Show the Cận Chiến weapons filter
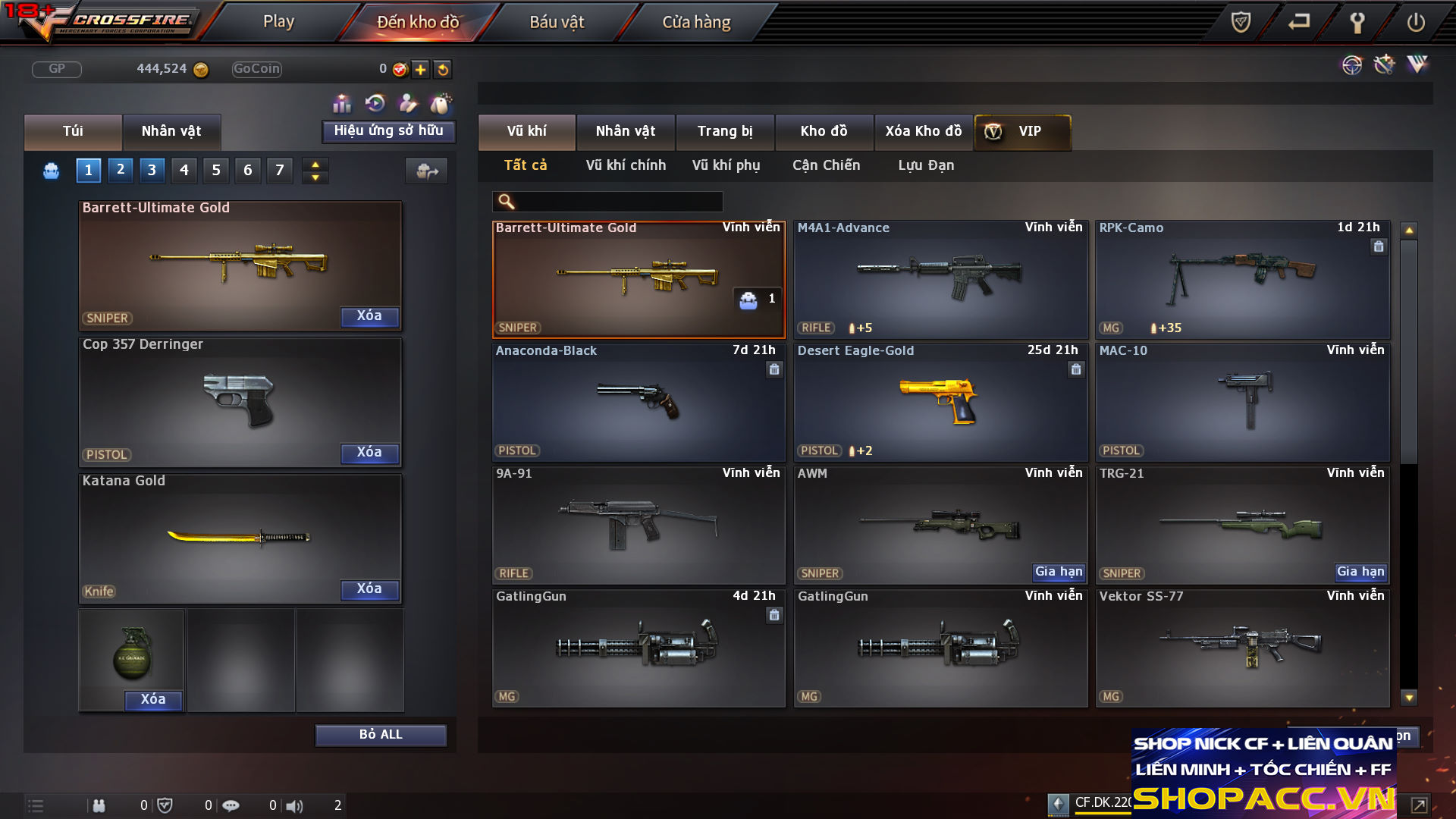1456x819 pixels. coord(826,165)
